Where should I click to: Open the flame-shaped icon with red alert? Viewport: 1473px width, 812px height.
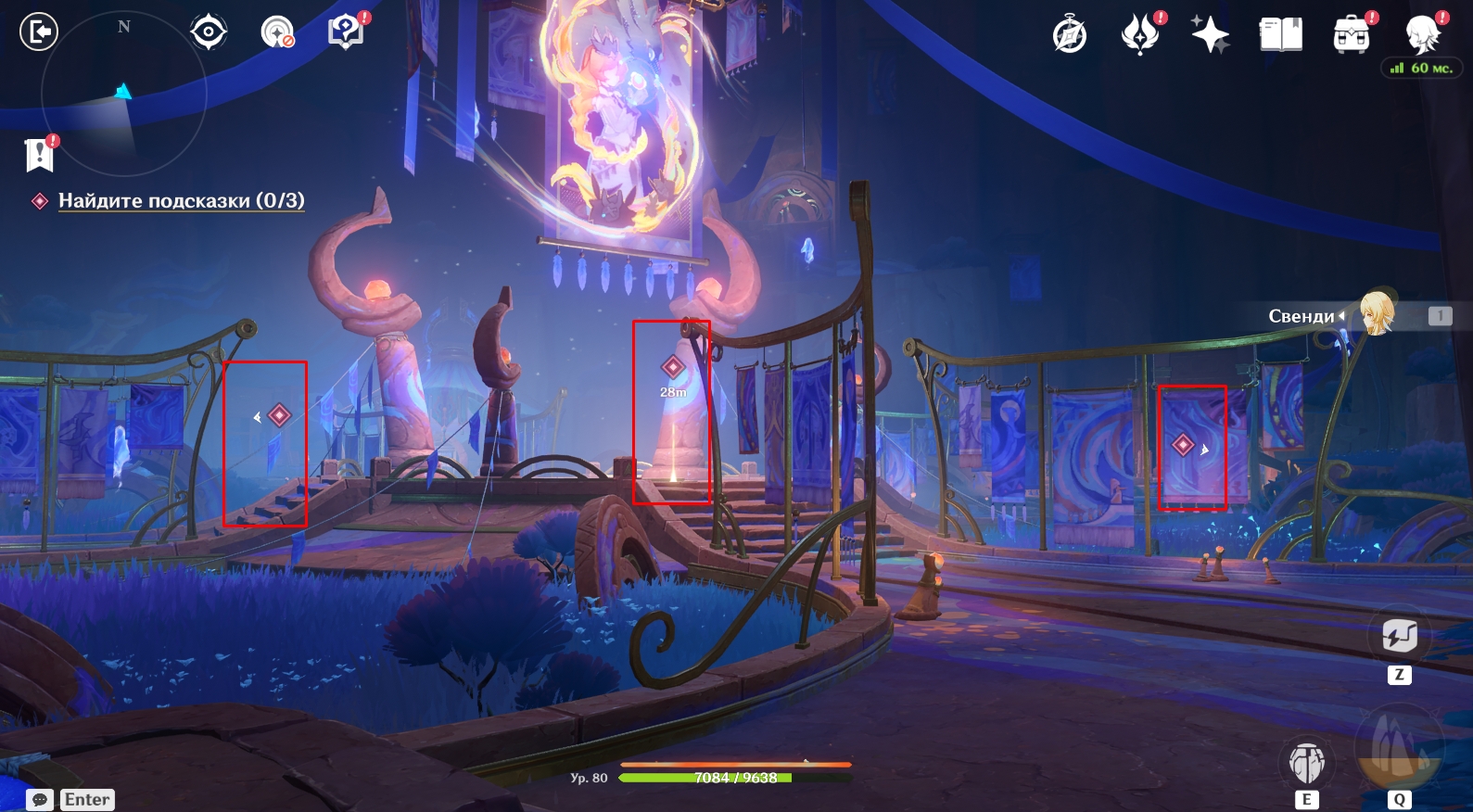click(x=1139, y=35)
